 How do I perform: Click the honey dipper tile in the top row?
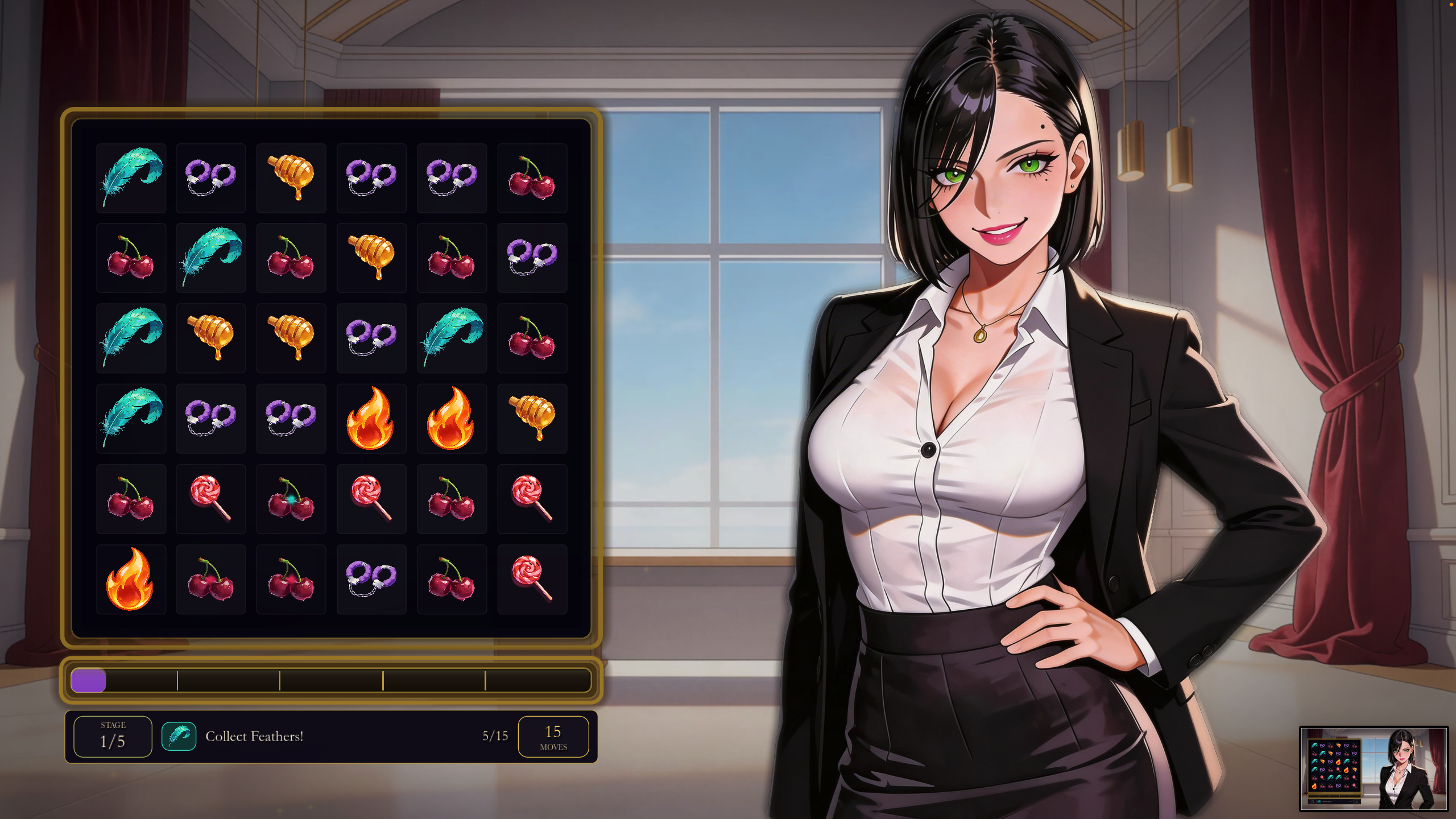[291, 177]
